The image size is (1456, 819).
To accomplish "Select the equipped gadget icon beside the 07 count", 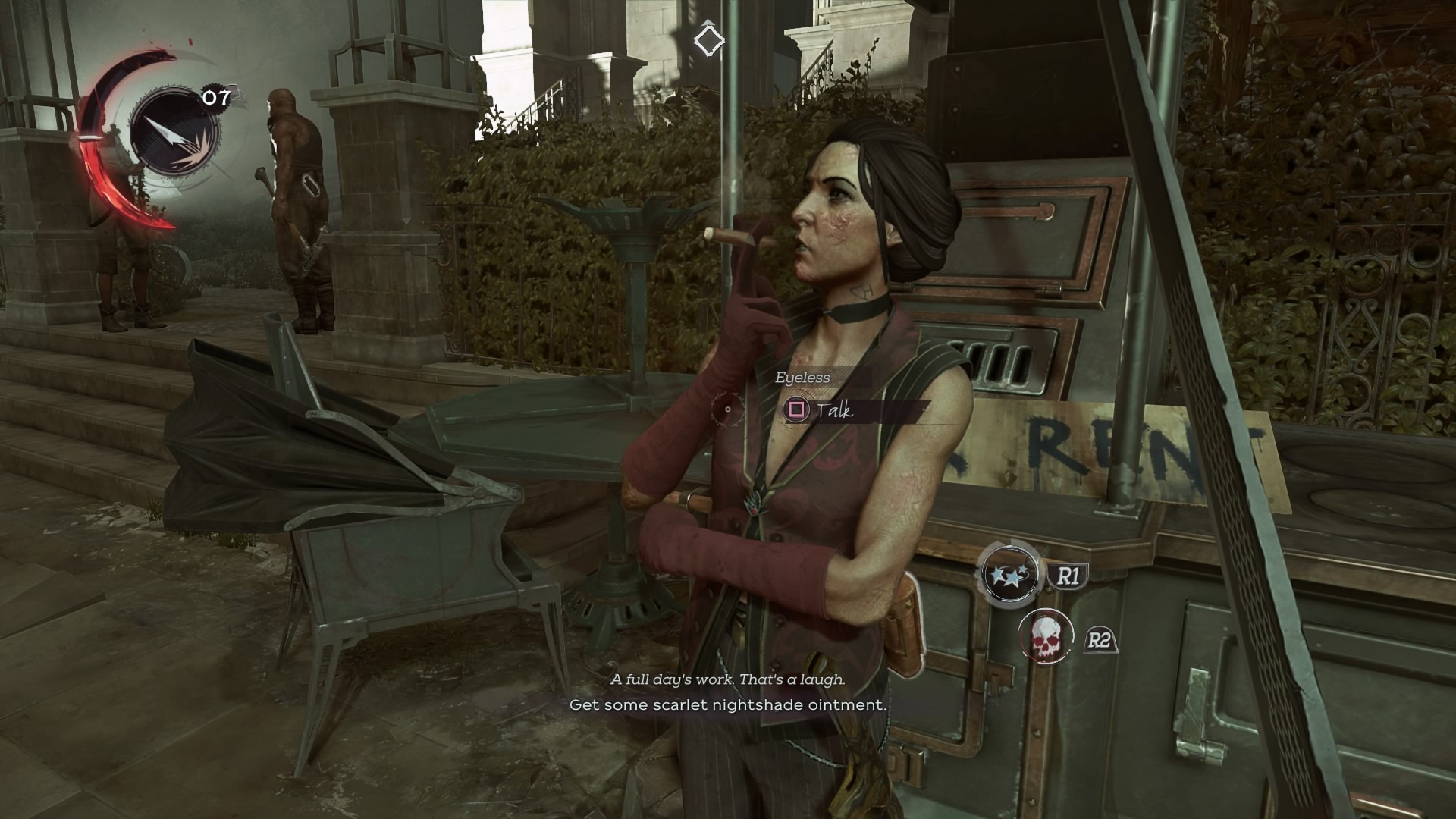I will click(x=174, y=133).
